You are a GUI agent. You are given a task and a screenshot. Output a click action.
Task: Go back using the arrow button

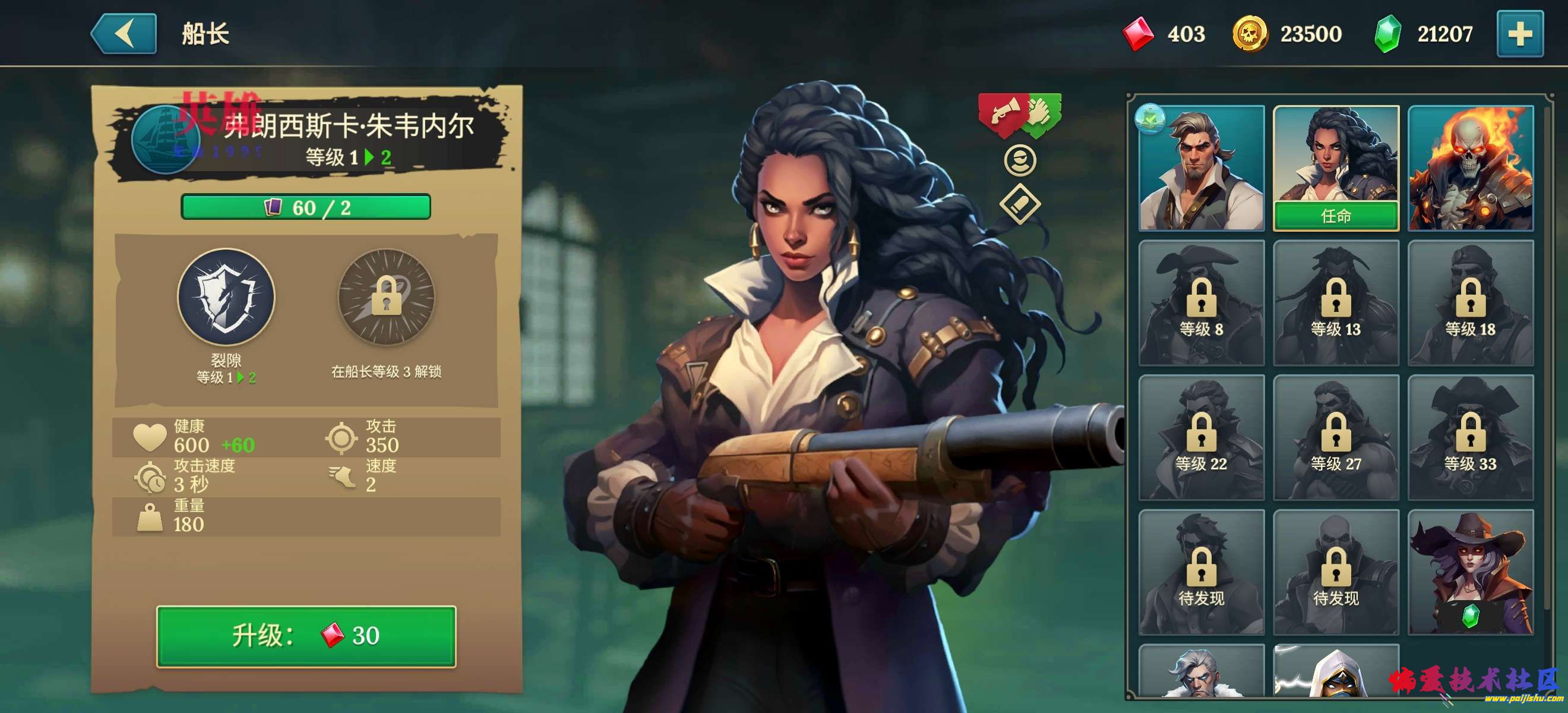tap(124, 34)
